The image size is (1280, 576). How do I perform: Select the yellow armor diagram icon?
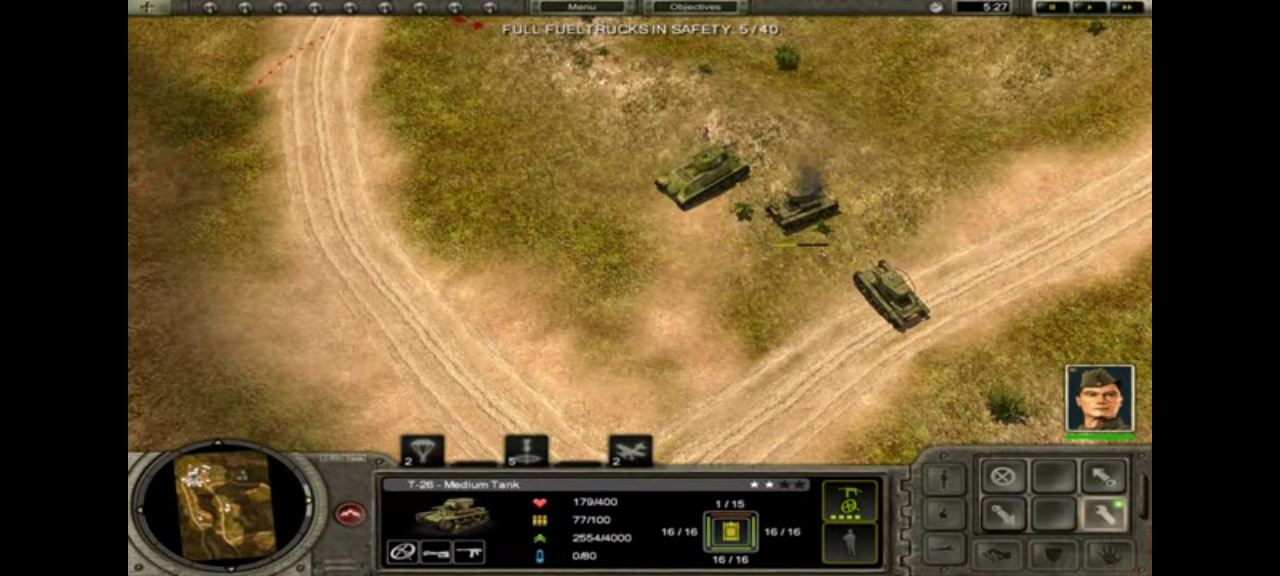click(x=730, y=532)
